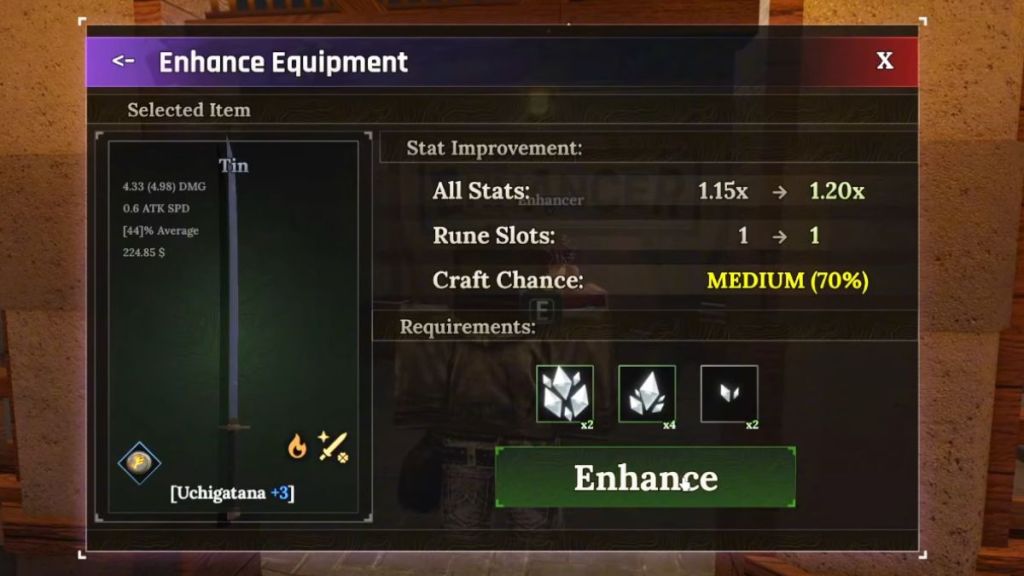
Task: Inspect the rune slot on the Uchigatana
Action: [138, 462]
